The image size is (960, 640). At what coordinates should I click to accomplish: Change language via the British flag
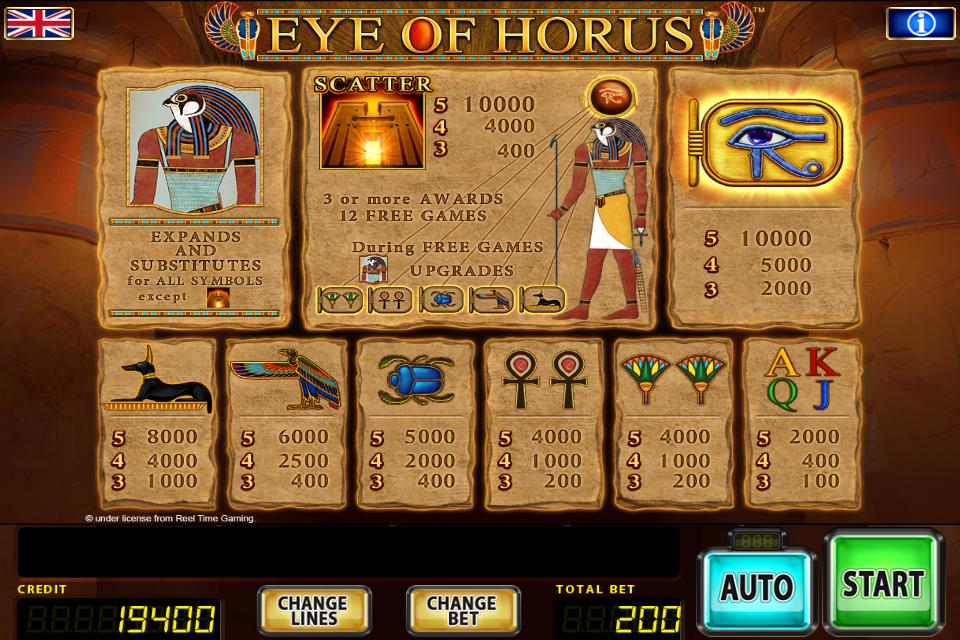click(x=38, y=22)
